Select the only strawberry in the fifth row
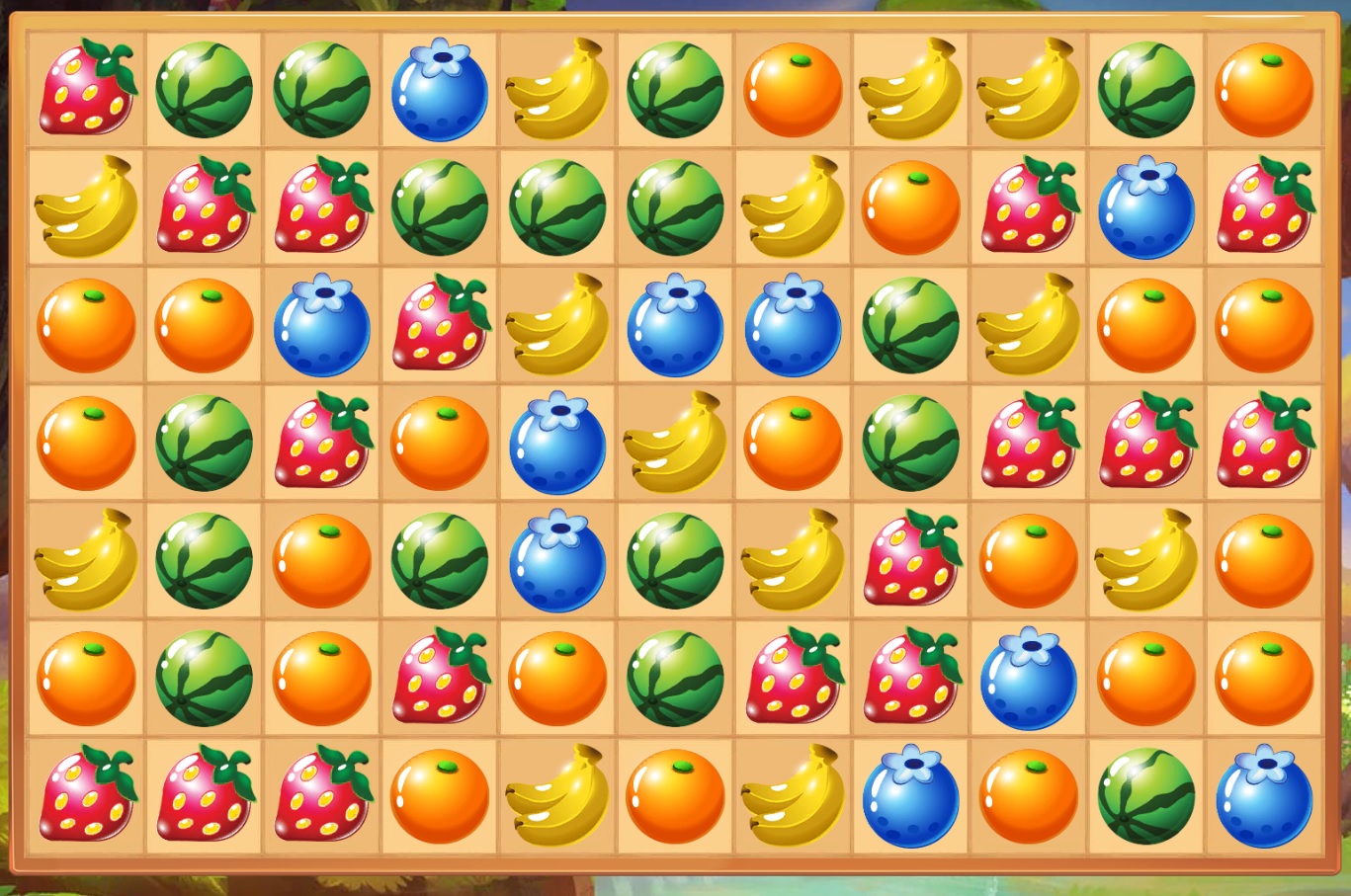This screenshot has height=896, width=1351. pos(911,560)
